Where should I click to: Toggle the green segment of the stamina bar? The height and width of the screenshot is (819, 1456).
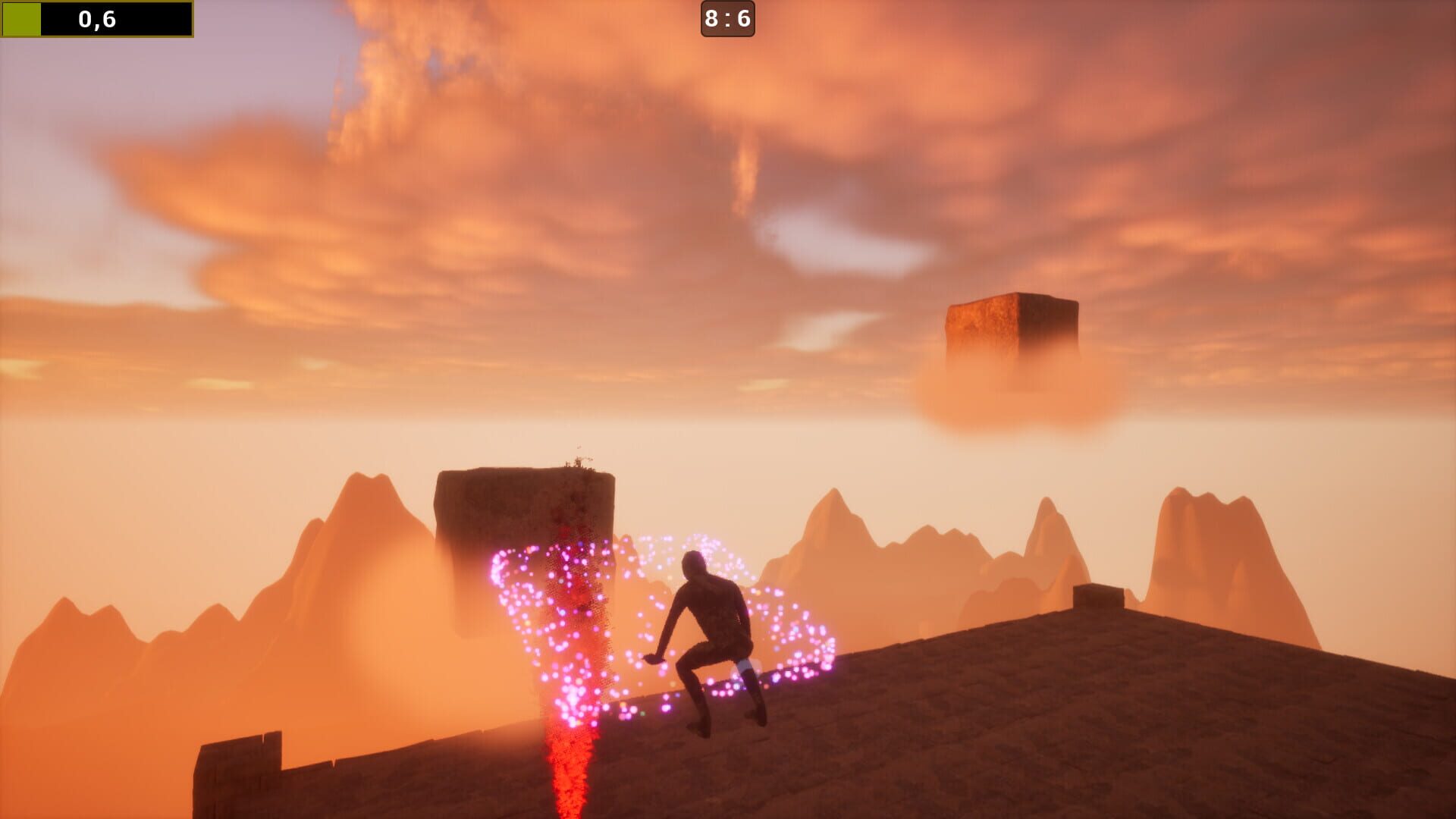tap(23, 19)
